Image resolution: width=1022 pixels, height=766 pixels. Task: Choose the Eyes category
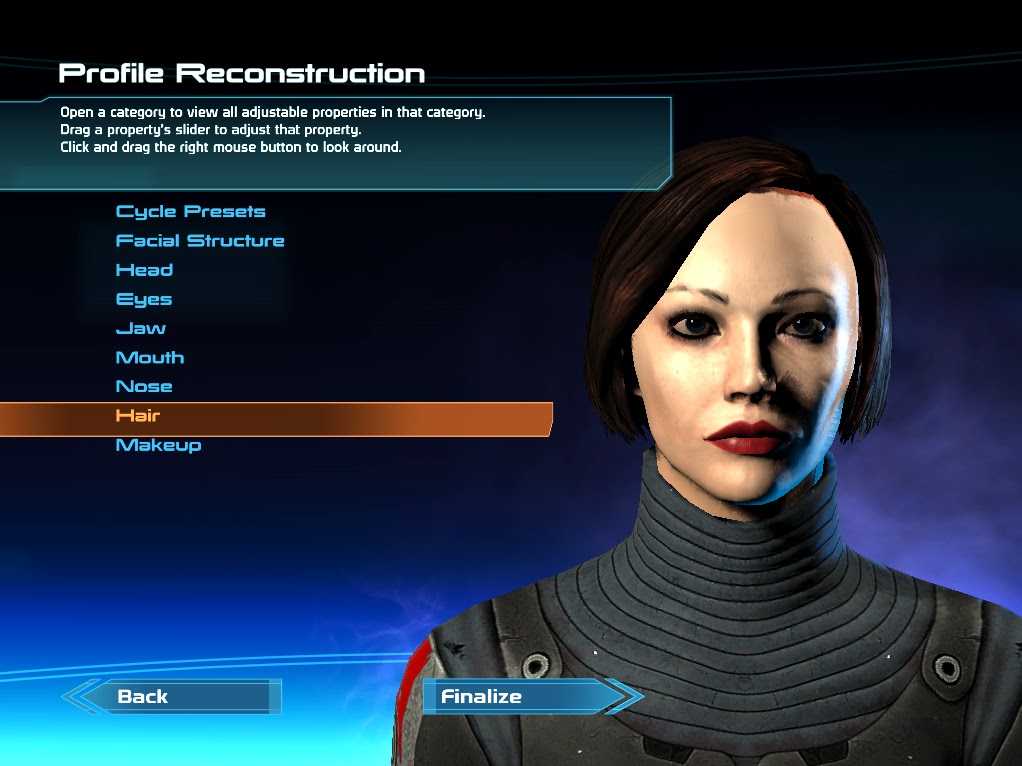144,299
